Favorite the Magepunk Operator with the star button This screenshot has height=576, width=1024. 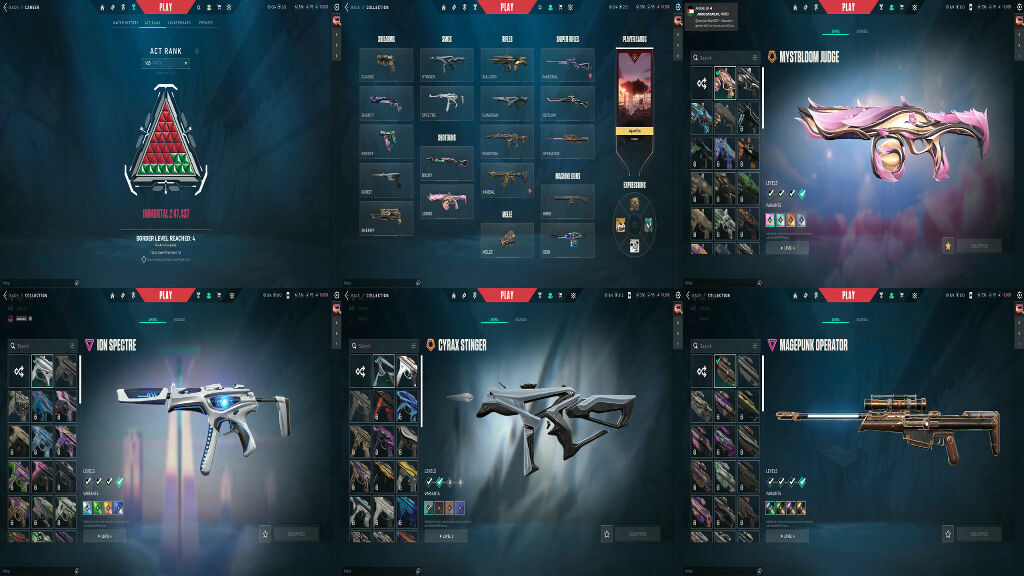pyautogui.click(x=947, y=534)
